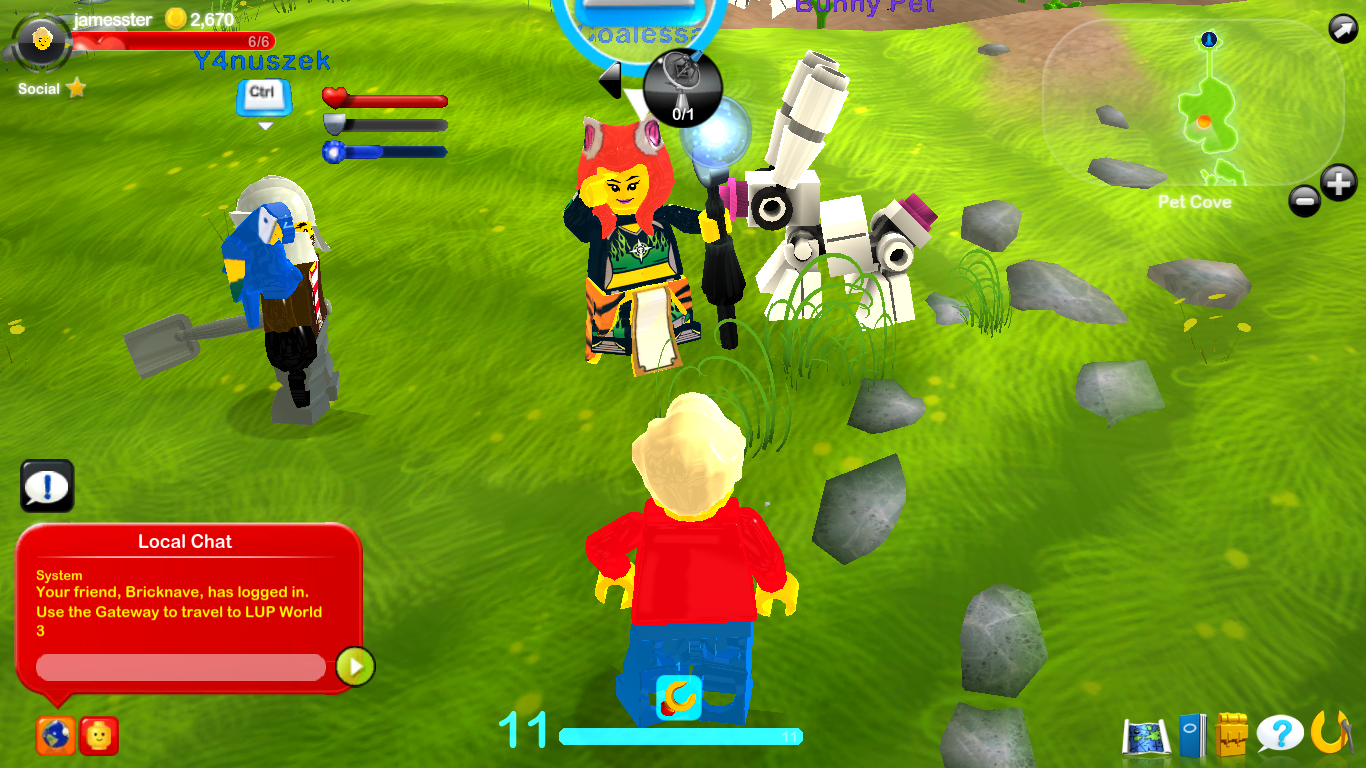Toggle world chat with the globe icon
Screen dimensions: 1366x768
point(55,736)
